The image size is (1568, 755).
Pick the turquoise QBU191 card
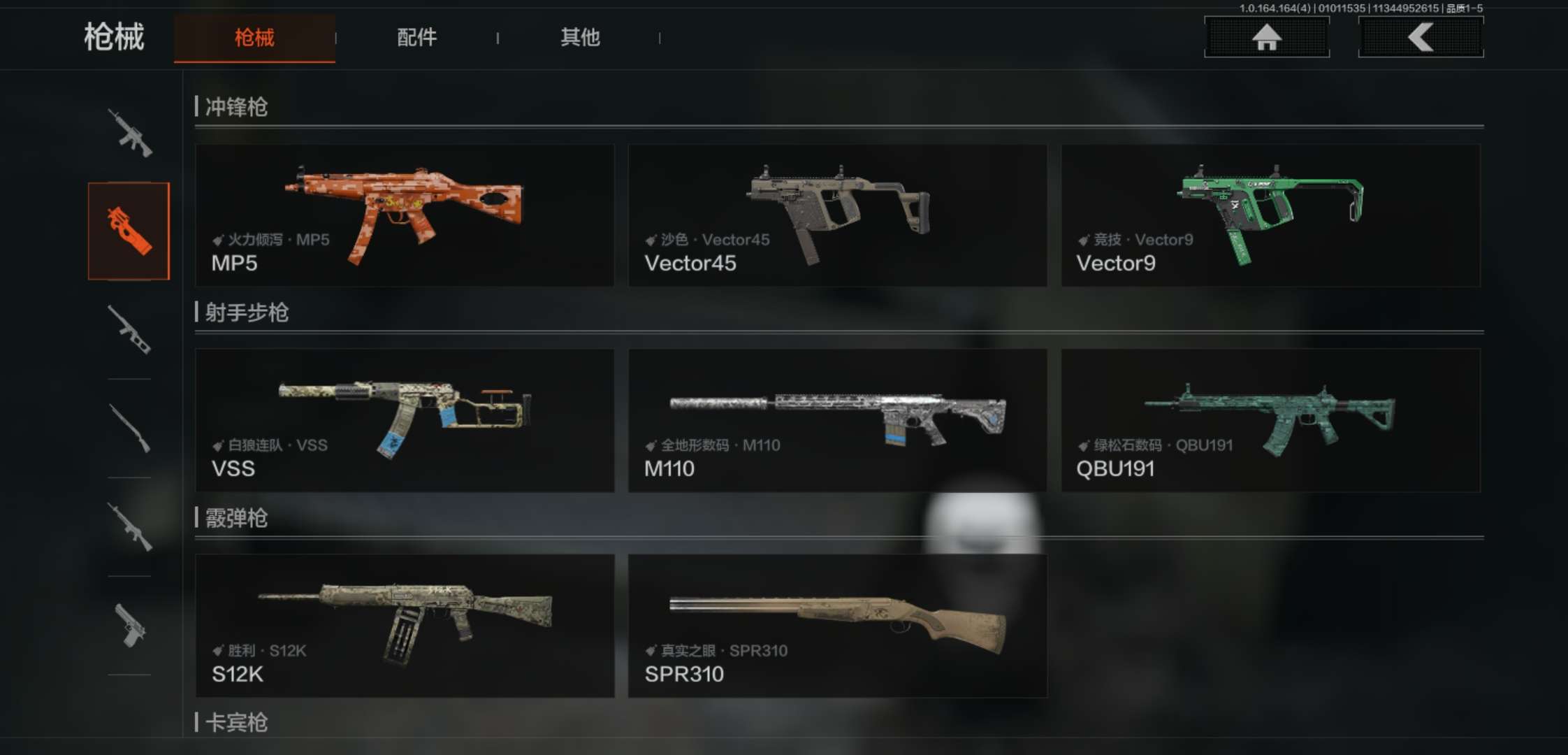[x=1270, y=420]
